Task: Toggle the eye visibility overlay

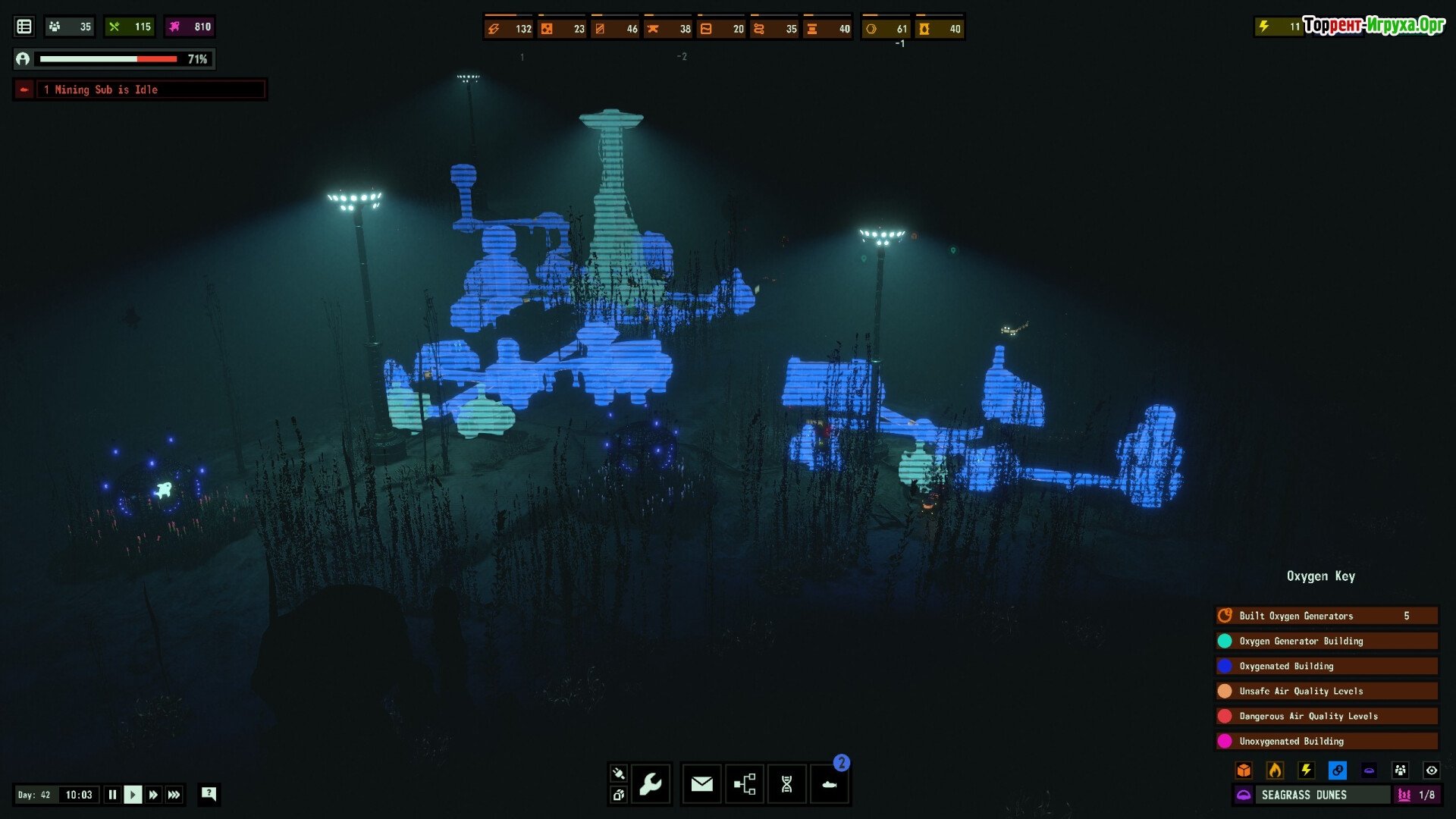Action: pyautogui.click(x=1431, y=770)
